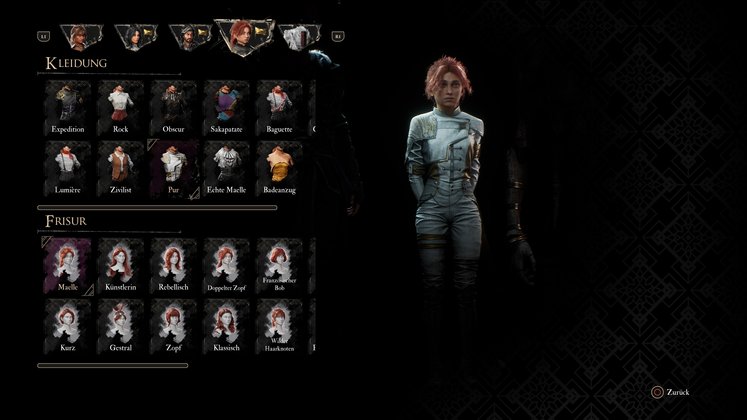Screen dimensions: 747x420
Task: Choose the Kurz hairstyle
Action: coord(68,324)
